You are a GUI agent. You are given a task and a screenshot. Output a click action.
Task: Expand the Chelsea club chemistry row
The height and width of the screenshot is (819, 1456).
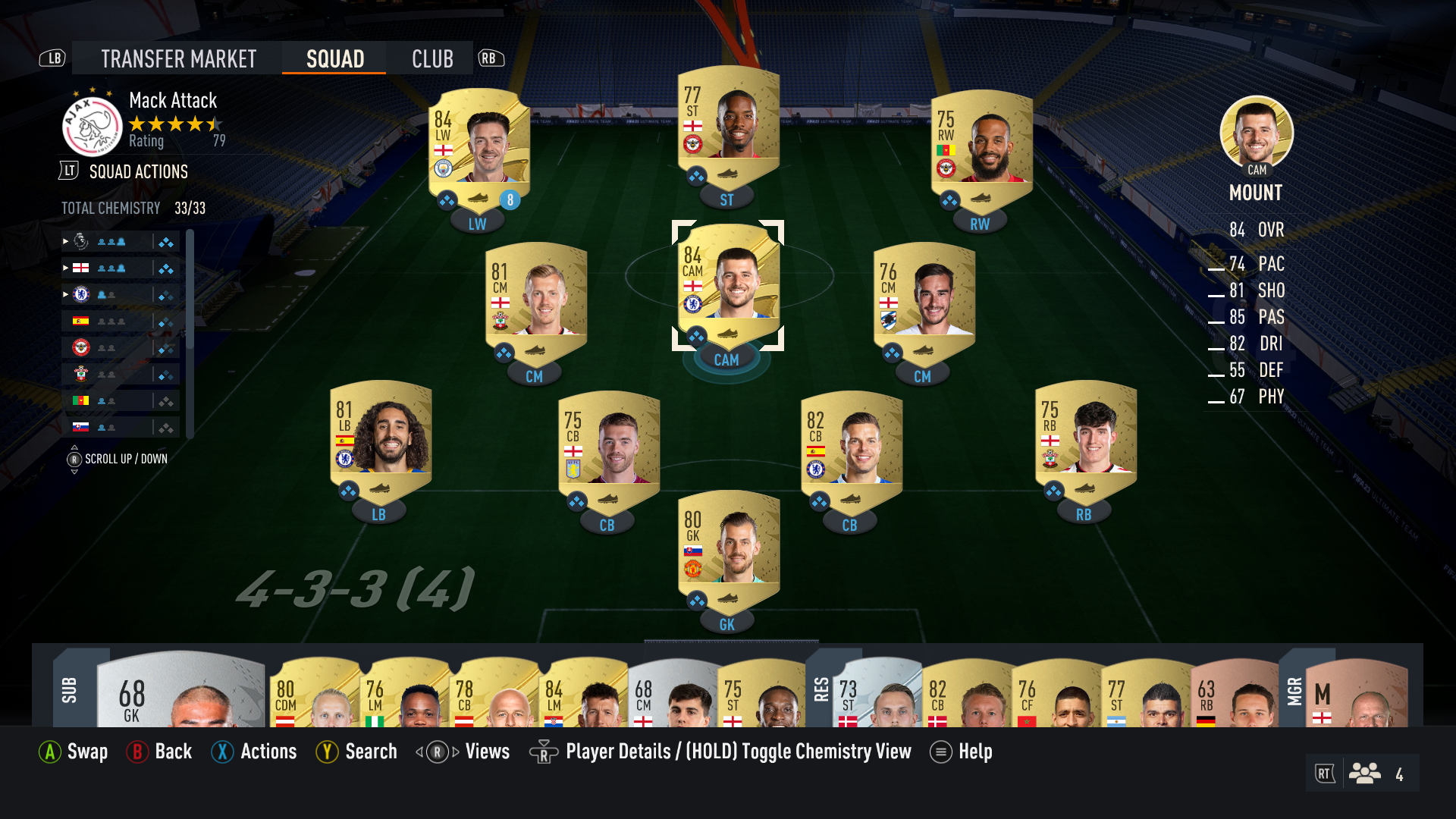pos(64,293)
